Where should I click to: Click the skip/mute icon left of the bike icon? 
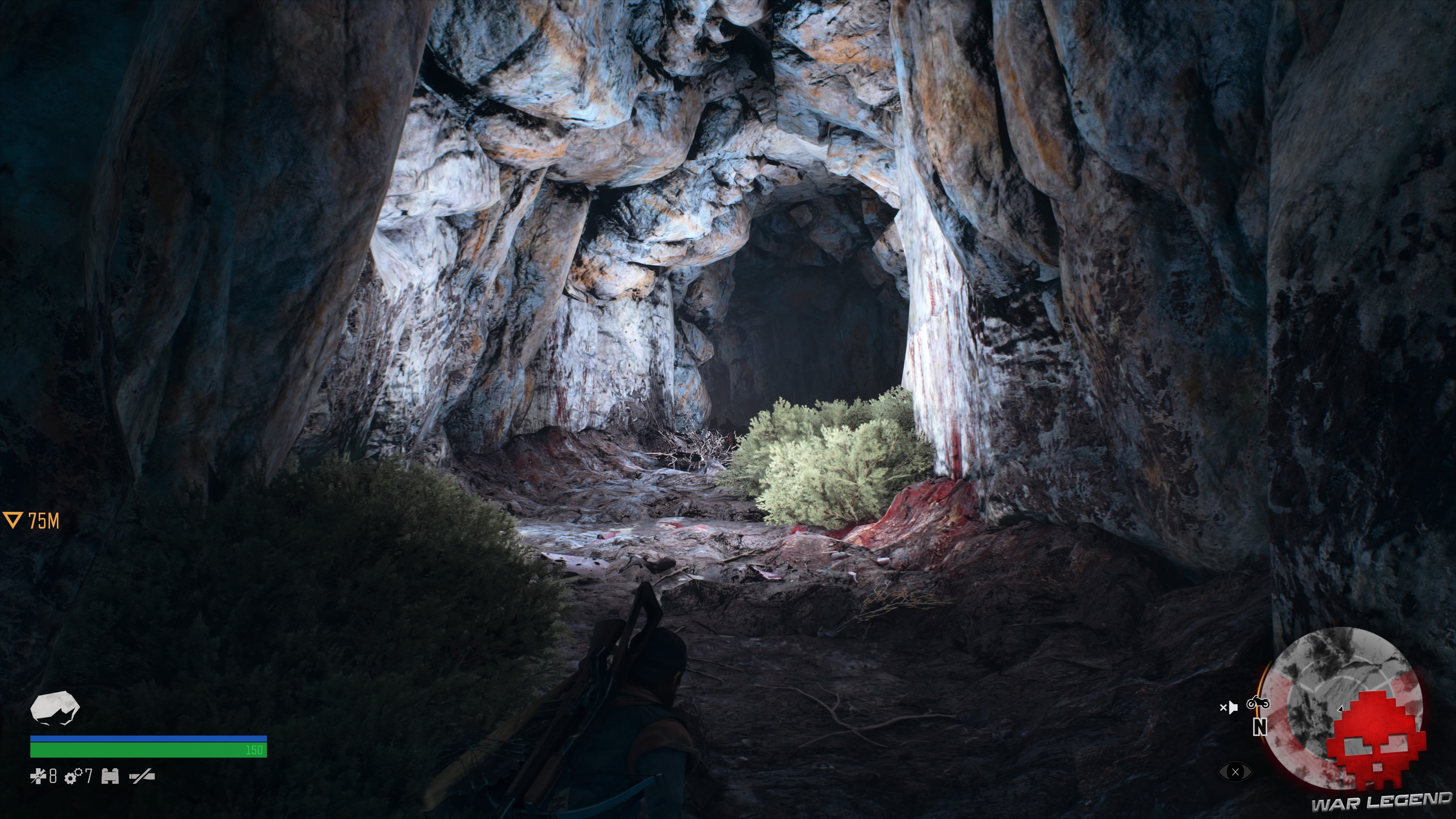(1229, 708)
